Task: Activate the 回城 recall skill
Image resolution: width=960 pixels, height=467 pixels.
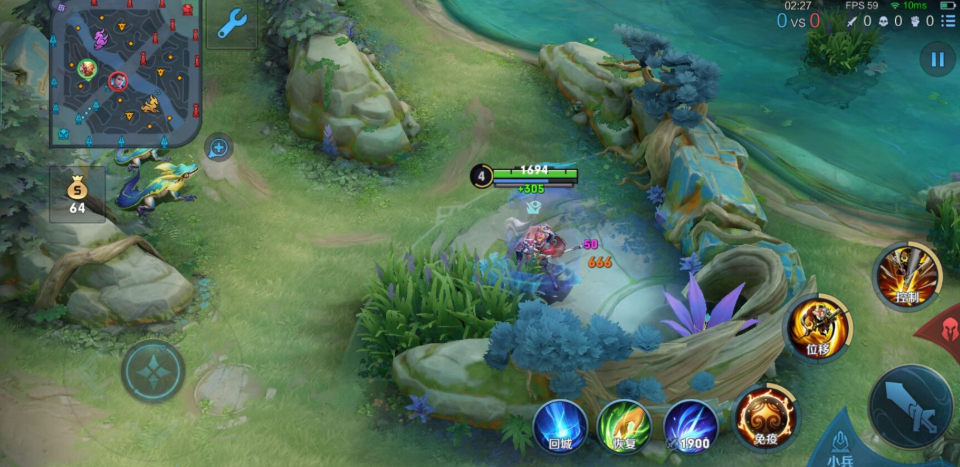Action: (559, 426)
